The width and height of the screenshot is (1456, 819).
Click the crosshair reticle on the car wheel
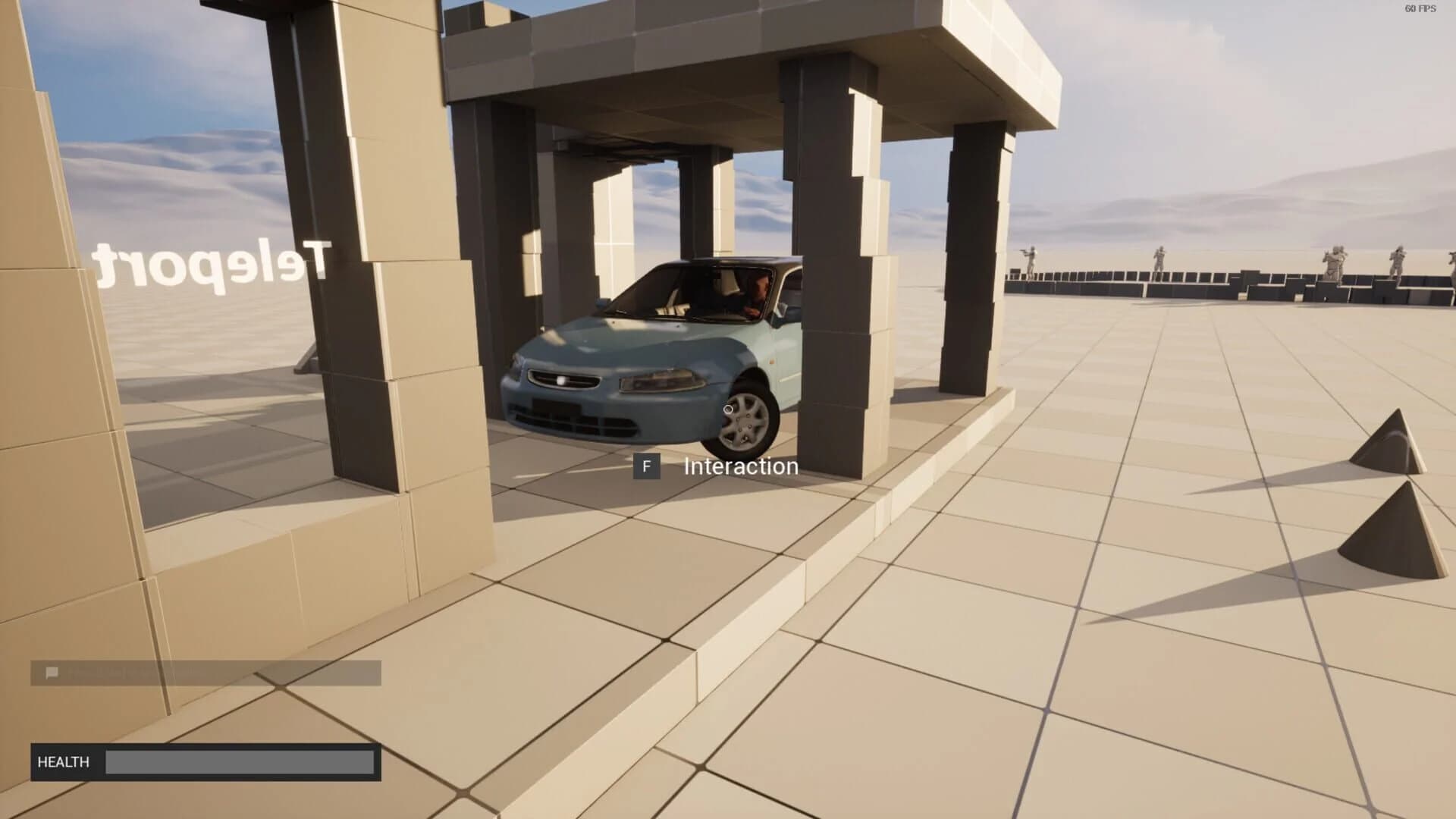[730, 409]
